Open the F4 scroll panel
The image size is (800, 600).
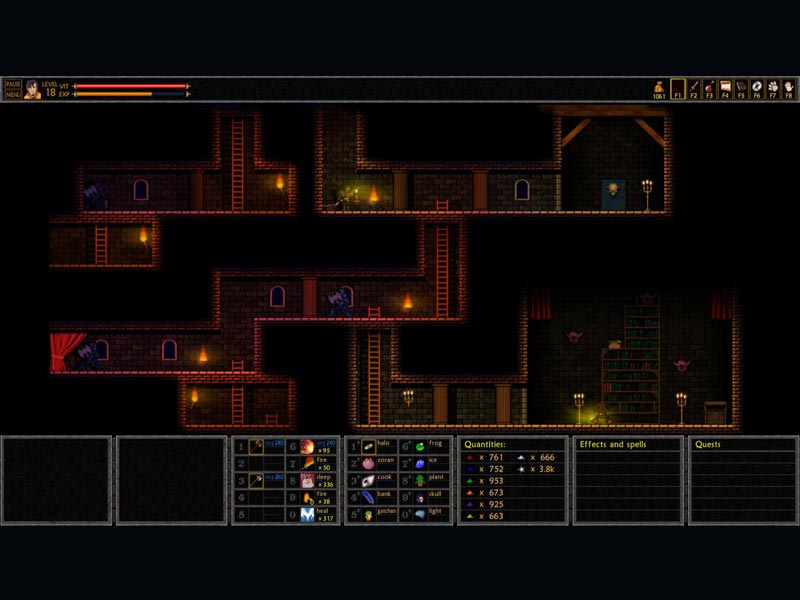click(x=725, y=89)
